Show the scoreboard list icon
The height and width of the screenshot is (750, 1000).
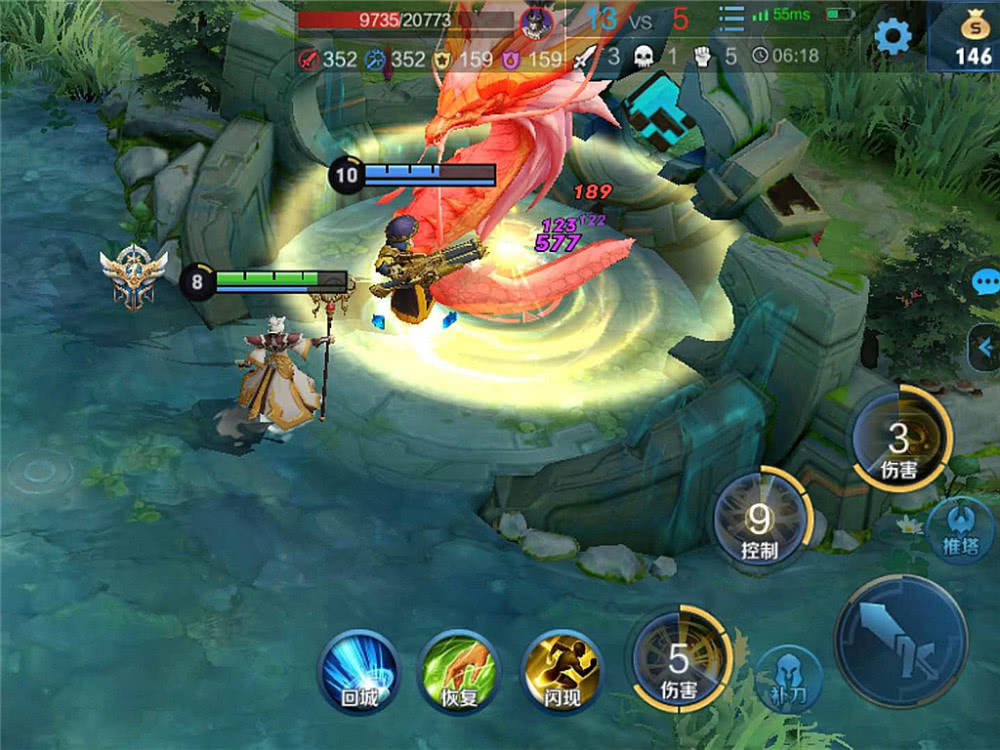[732, 18]
